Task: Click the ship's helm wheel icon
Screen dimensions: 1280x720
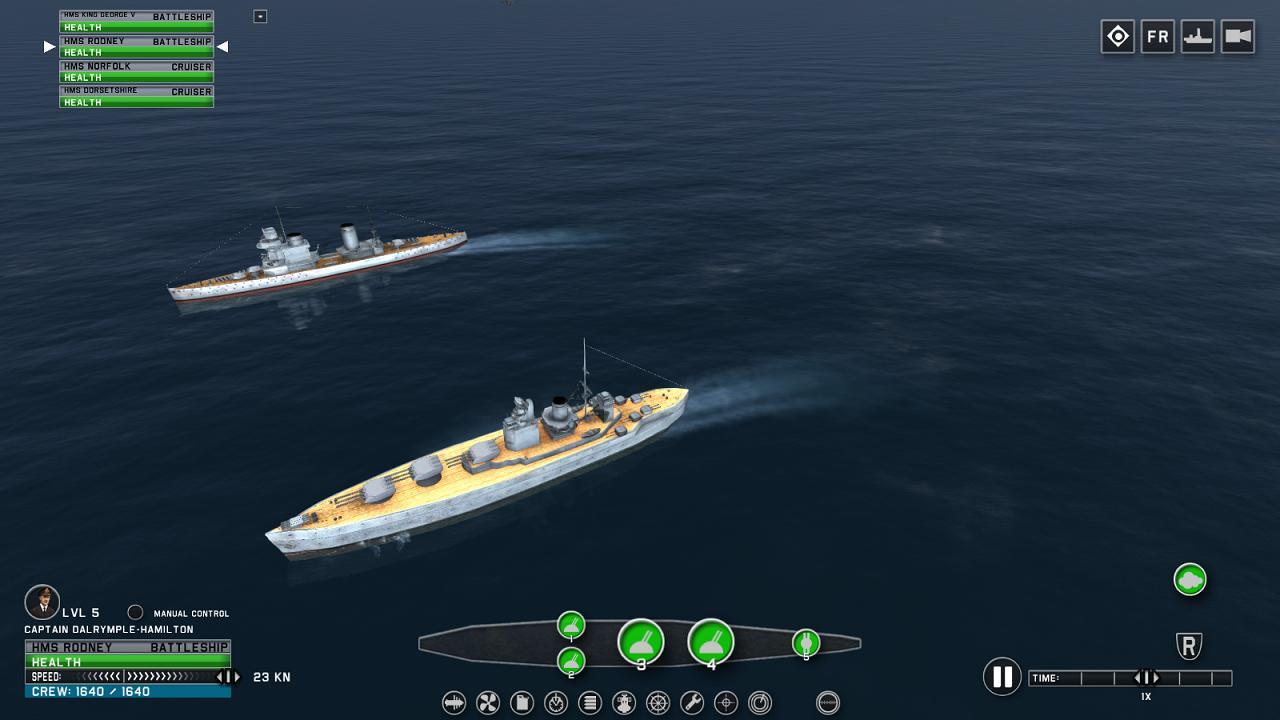Action: click(x=658, y=703)
